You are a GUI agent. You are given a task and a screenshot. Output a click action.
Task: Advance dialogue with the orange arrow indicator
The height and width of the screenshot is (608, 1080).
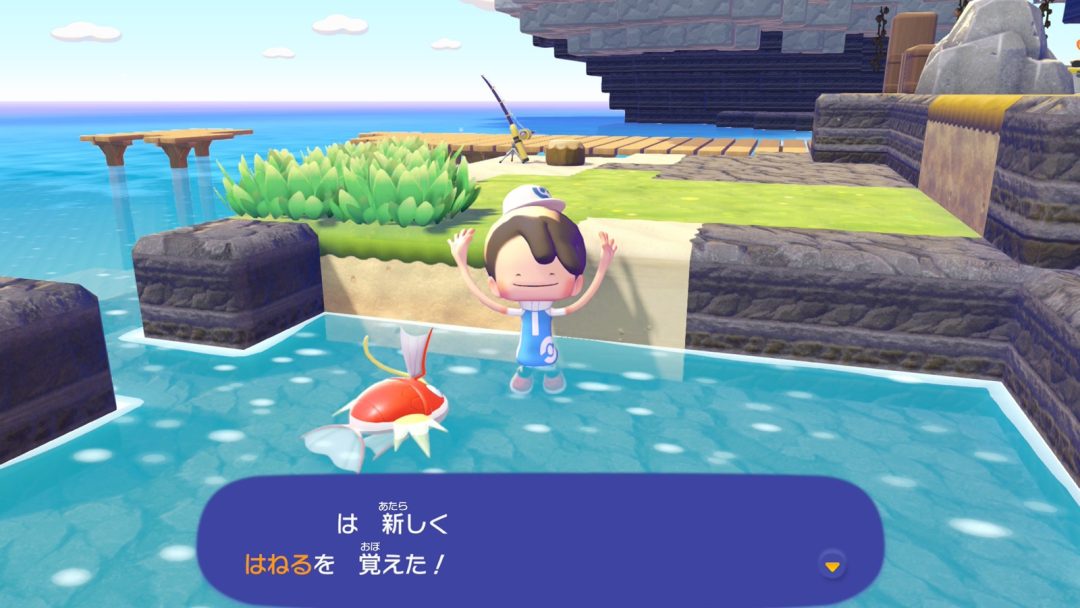(x=831, y=566)
